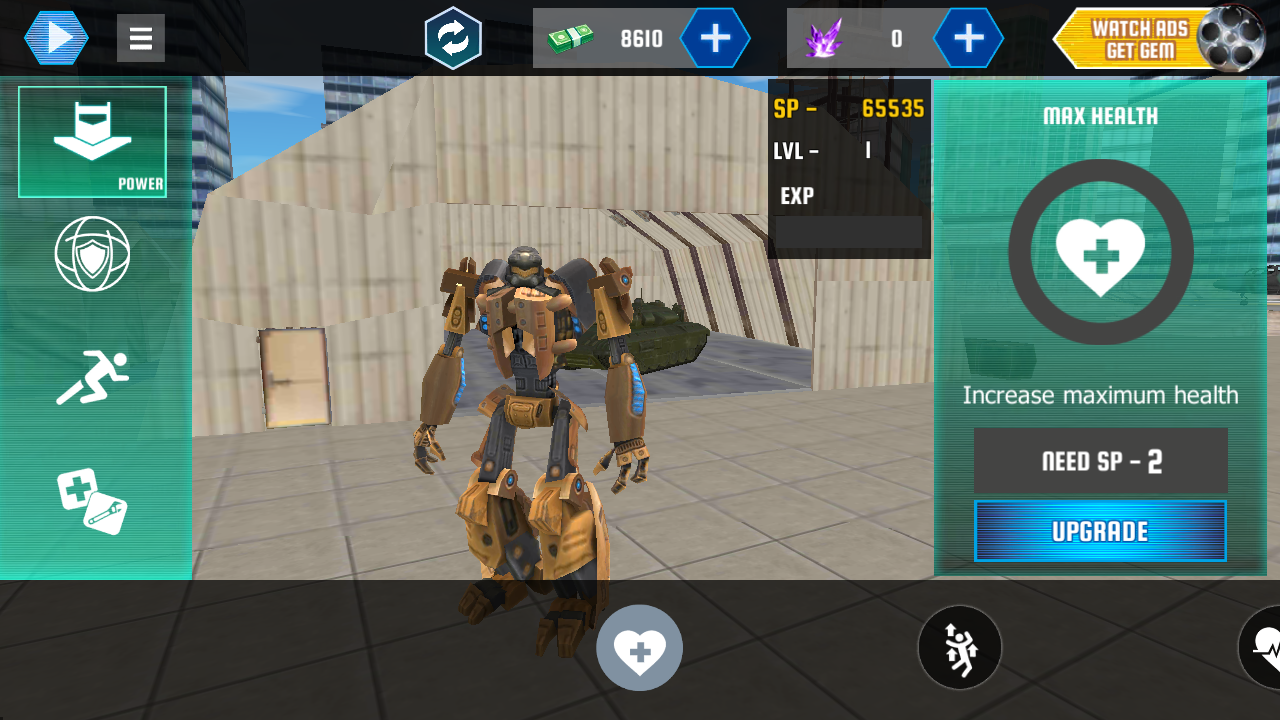
Task: Open the medkit and repair tab
Action: (x=92, y=501)
